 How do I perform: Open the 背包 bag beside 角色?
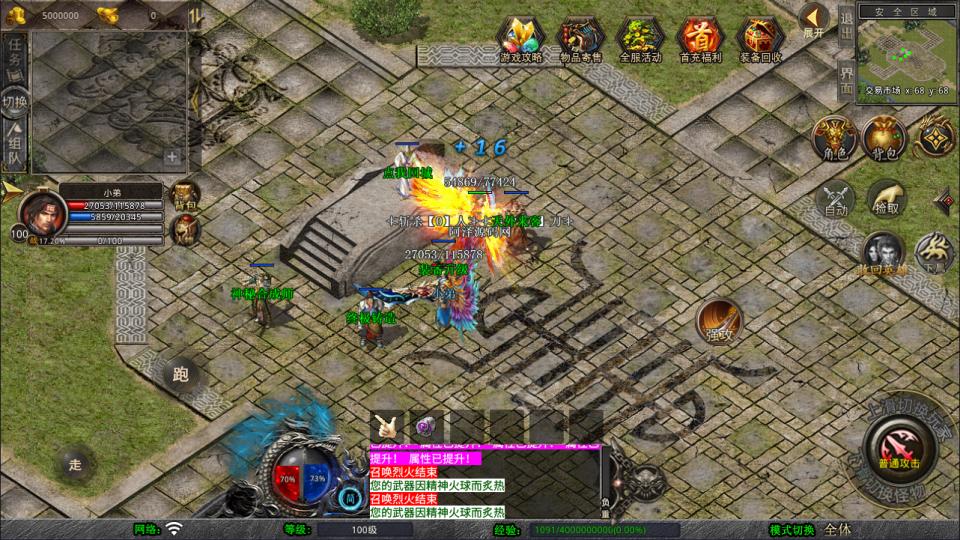coord(884,139)
